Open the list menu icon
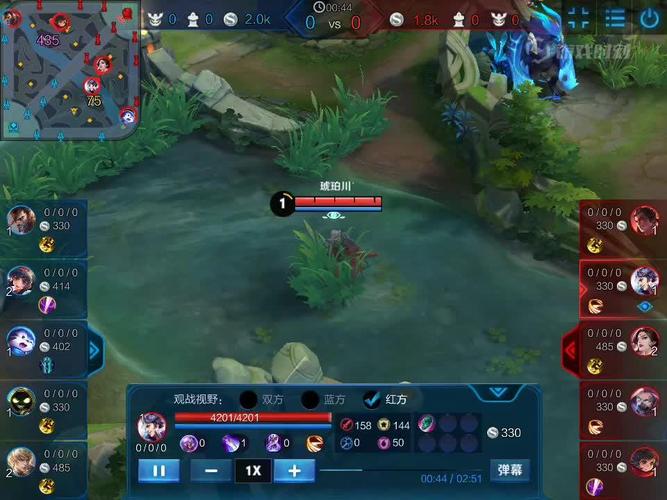 click(614, 17)
